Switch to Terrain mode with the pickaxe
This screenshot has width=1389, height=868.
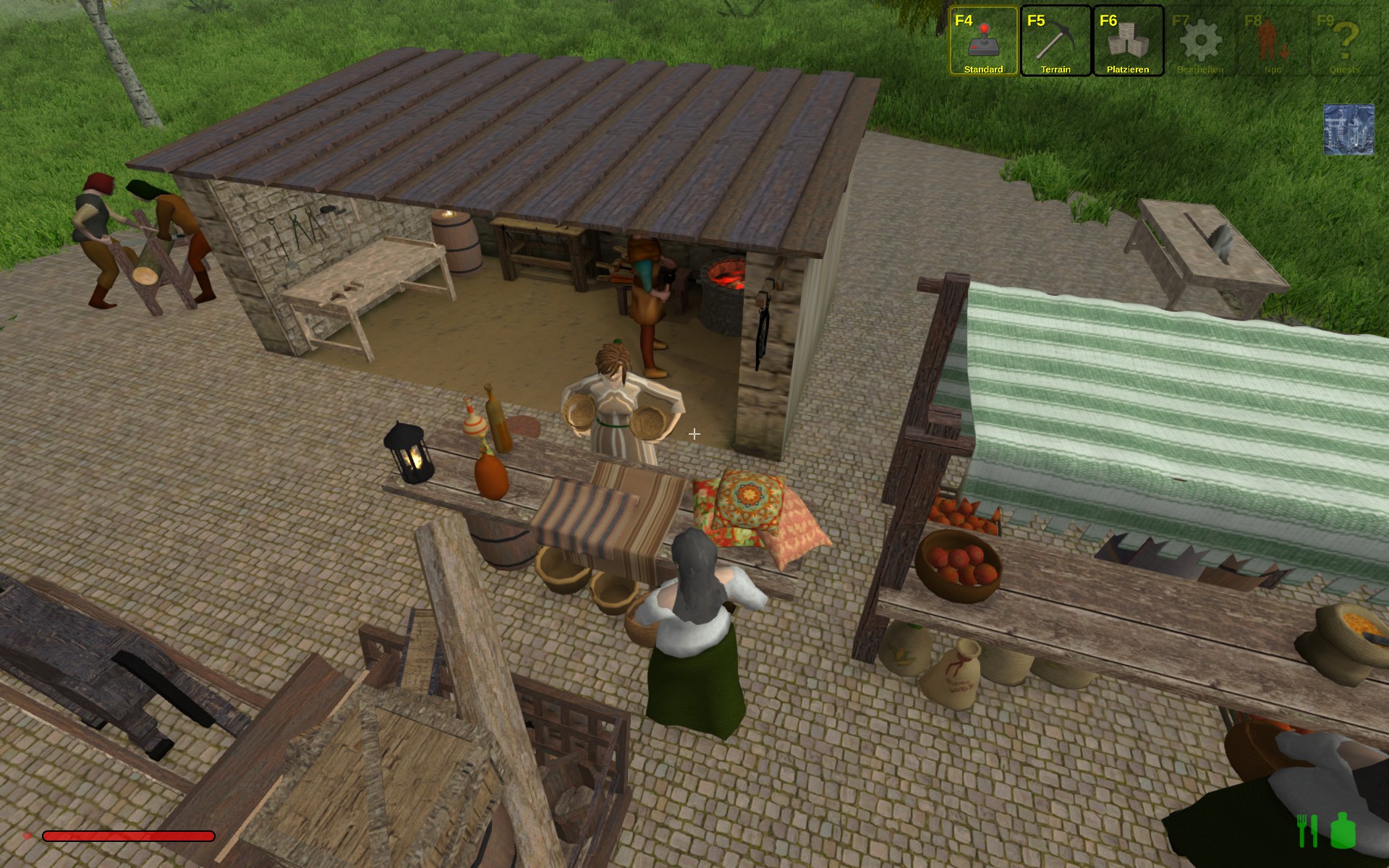click(1055, 41)
